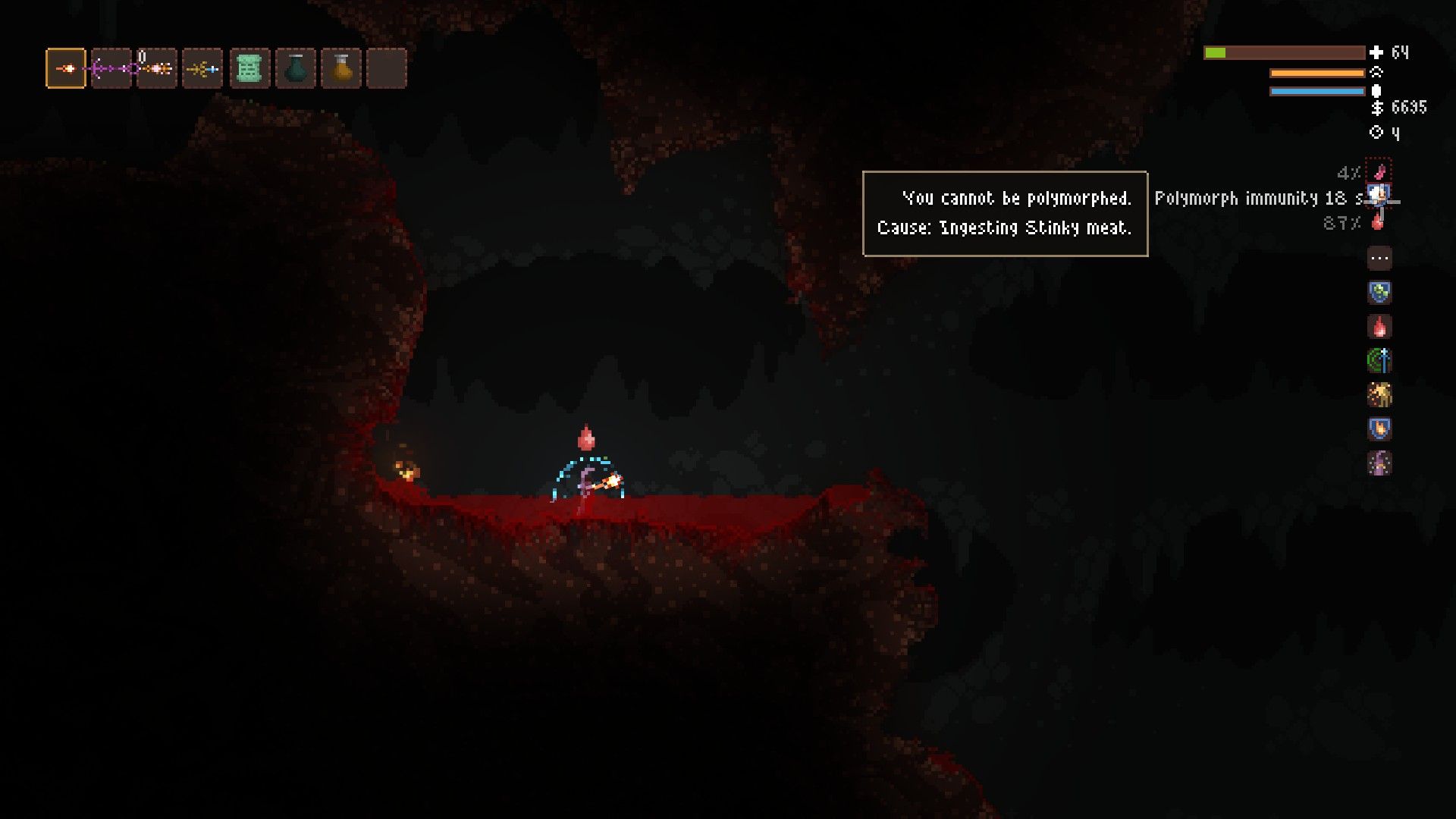The image size is (1456, 819).
Task: Select the empty eighth inventory slot
Action: click(x=388, y=67)
